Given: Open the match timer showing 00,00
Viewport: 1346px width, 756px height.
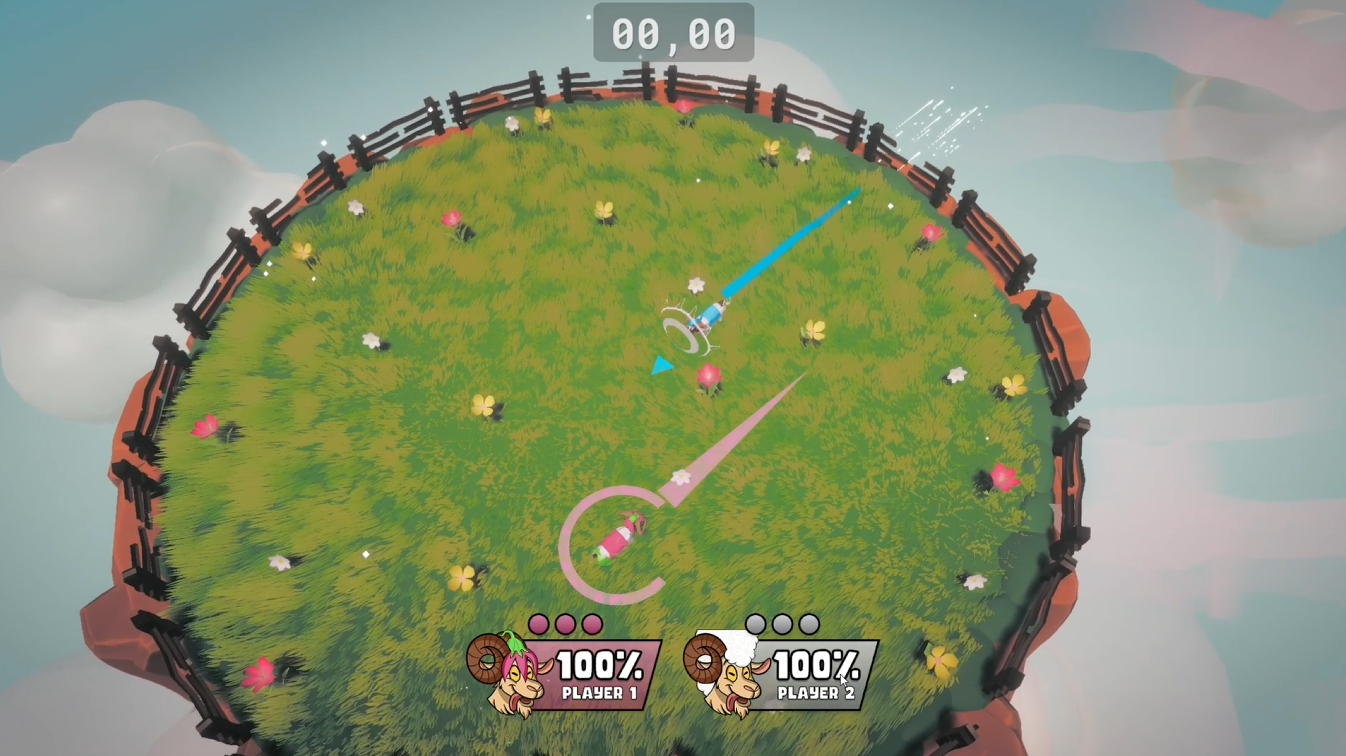Looking at the screenshot, I should [x=672, y=30].
